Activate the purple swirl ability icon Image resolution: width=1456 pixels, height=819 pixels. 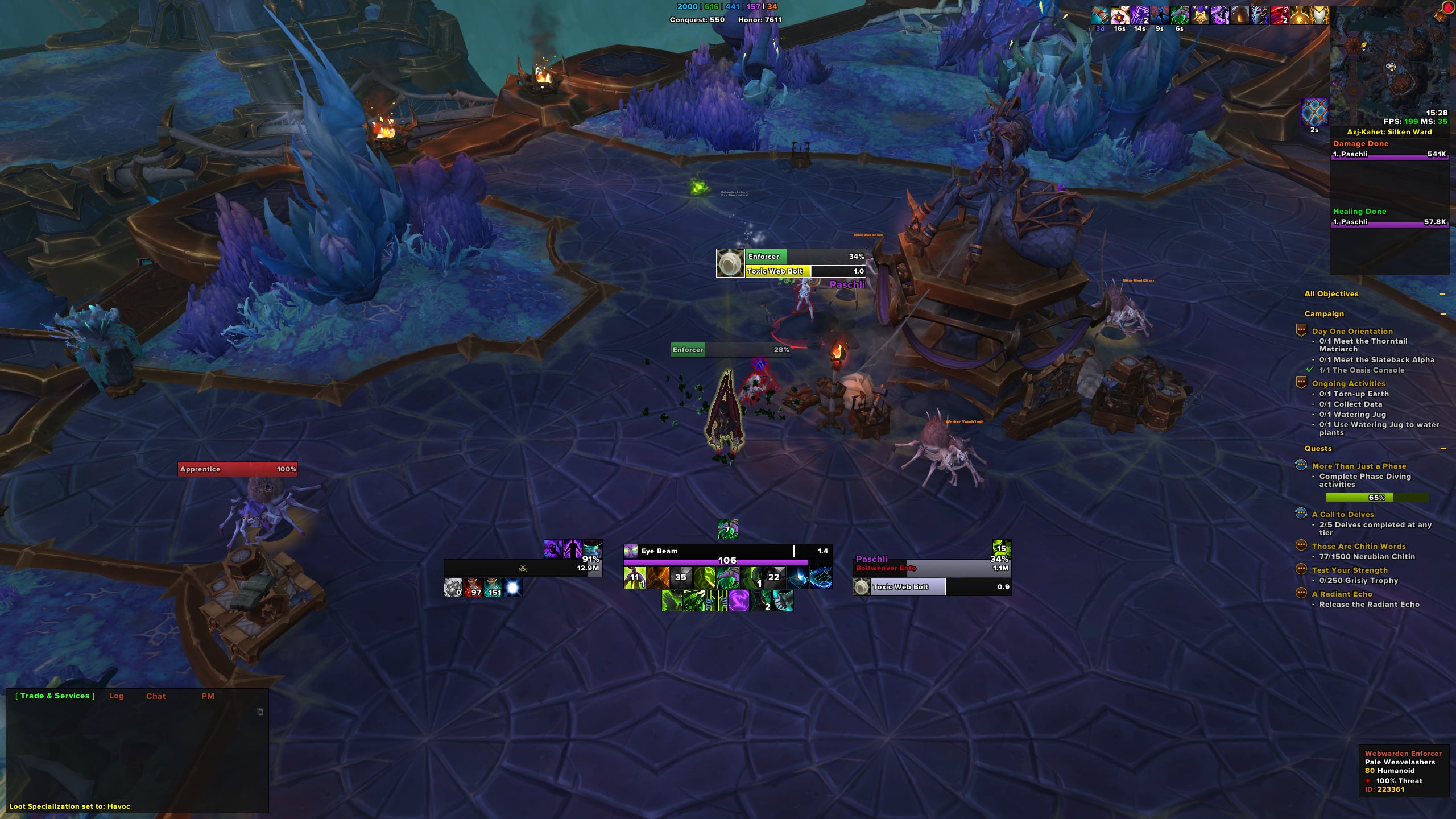[x=738, y=601]
